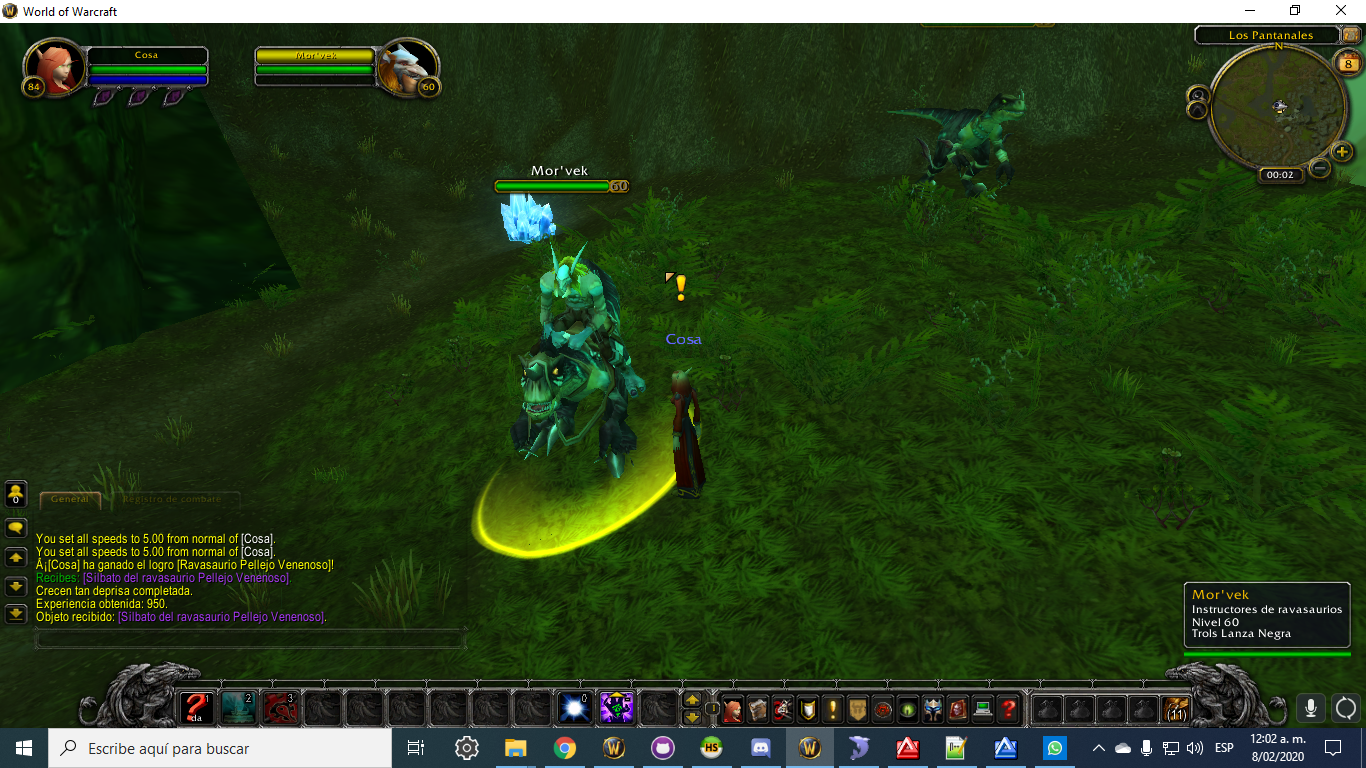Select the General chat tab
This screenshot has width=1366, height=768.
[x=70, y=500]
